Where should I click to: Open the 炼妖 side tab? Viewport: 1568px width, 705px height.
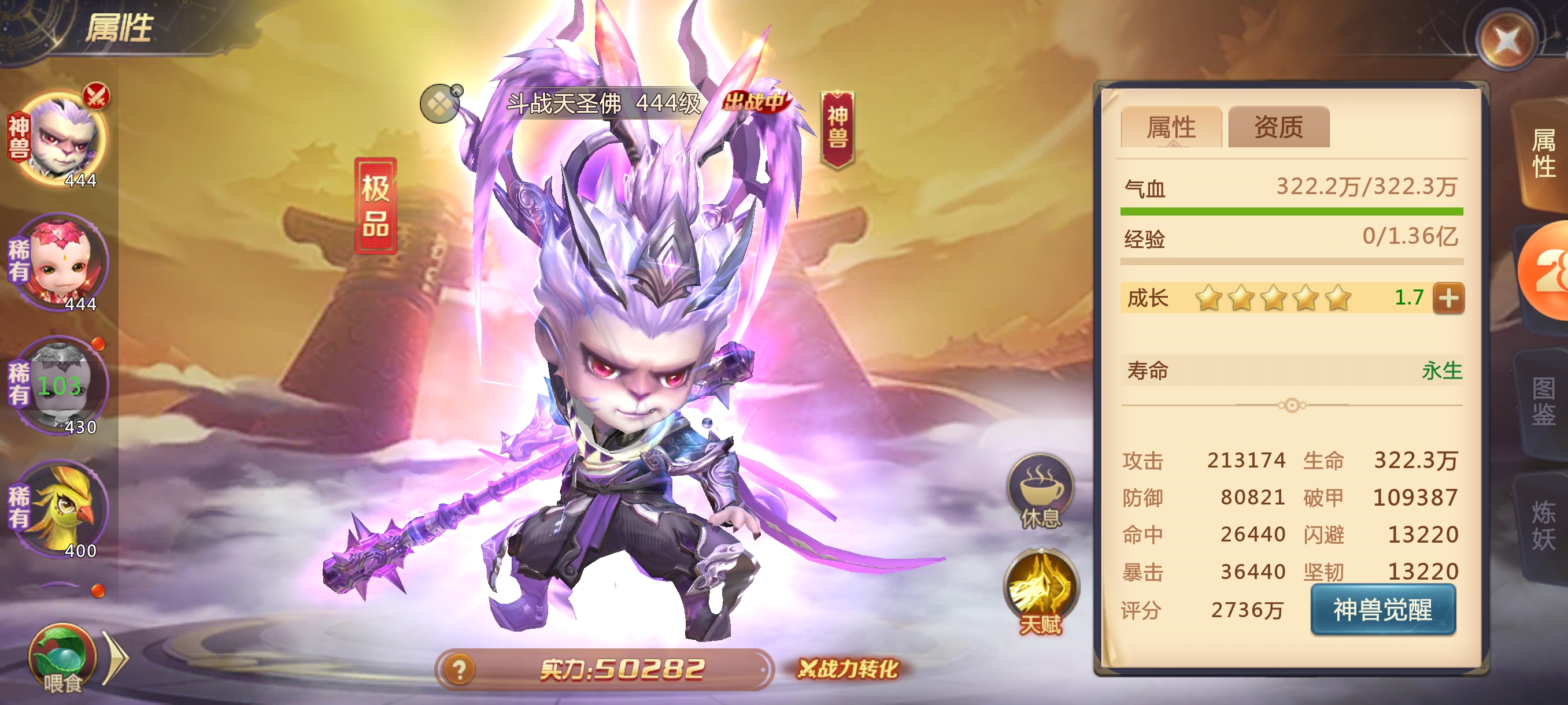pyautogui.click(x=1543, y=524)
